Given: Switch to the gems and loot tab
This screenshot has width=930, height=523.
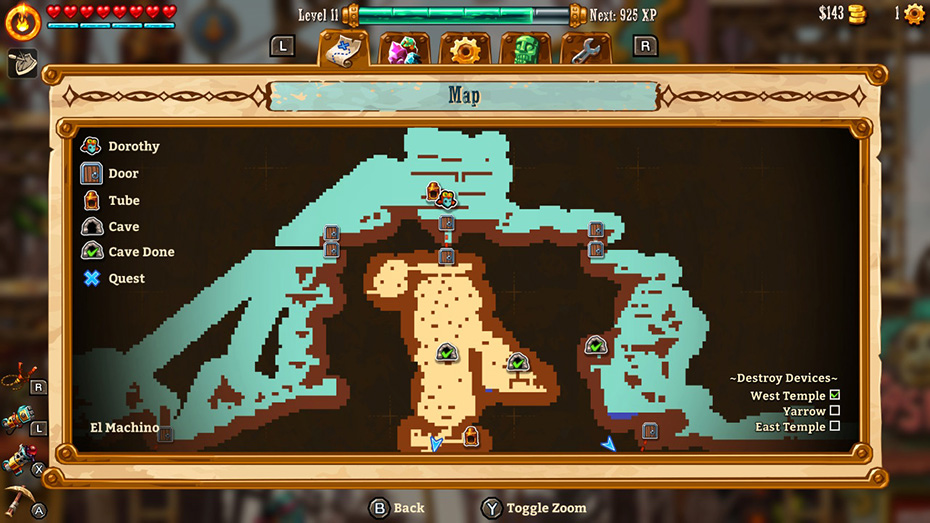Looking at the screenshot, I should (x=404, y=50).
